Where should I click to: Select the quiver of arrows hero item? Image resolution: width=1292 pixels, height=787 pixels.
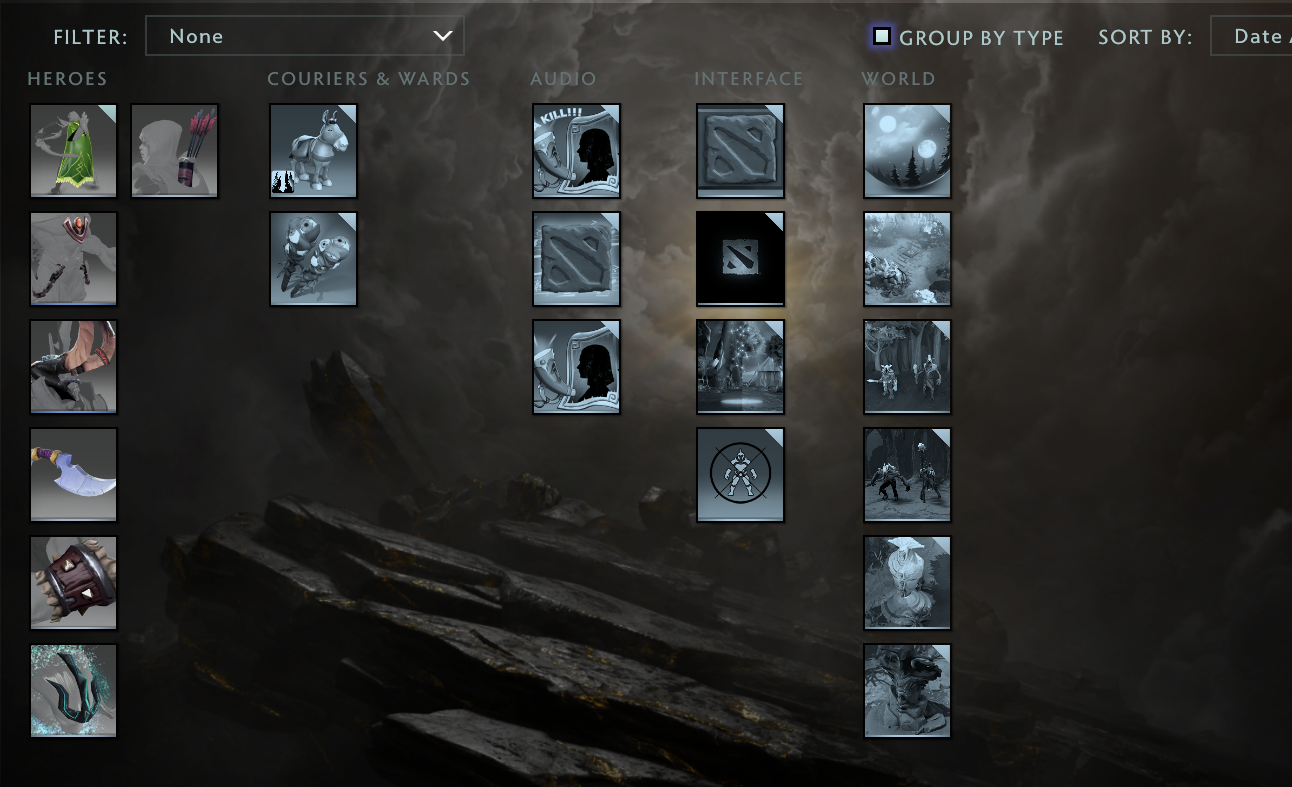tap(174, 150)
